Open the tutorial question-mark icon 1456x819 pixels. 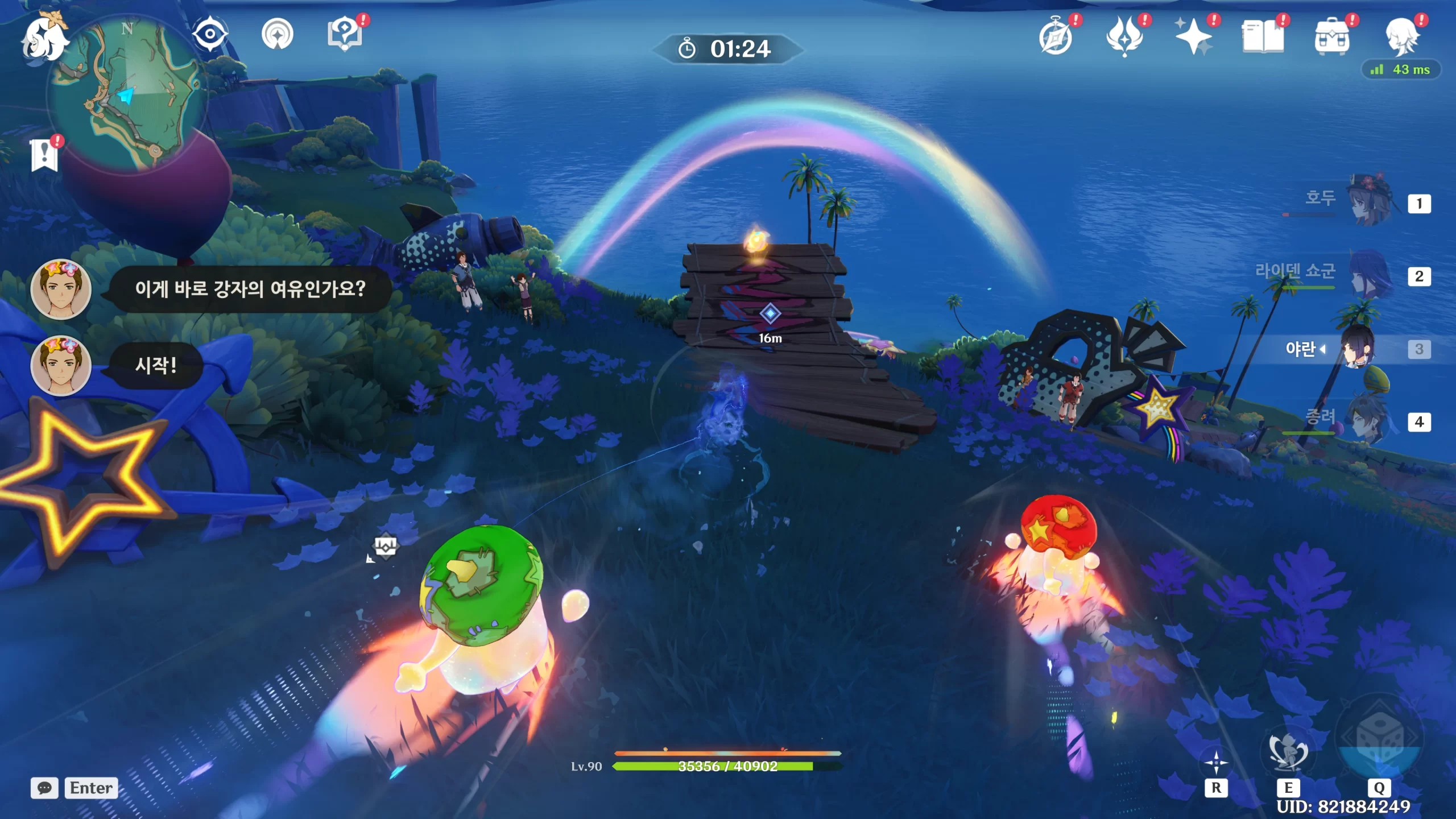coord(345,34)
